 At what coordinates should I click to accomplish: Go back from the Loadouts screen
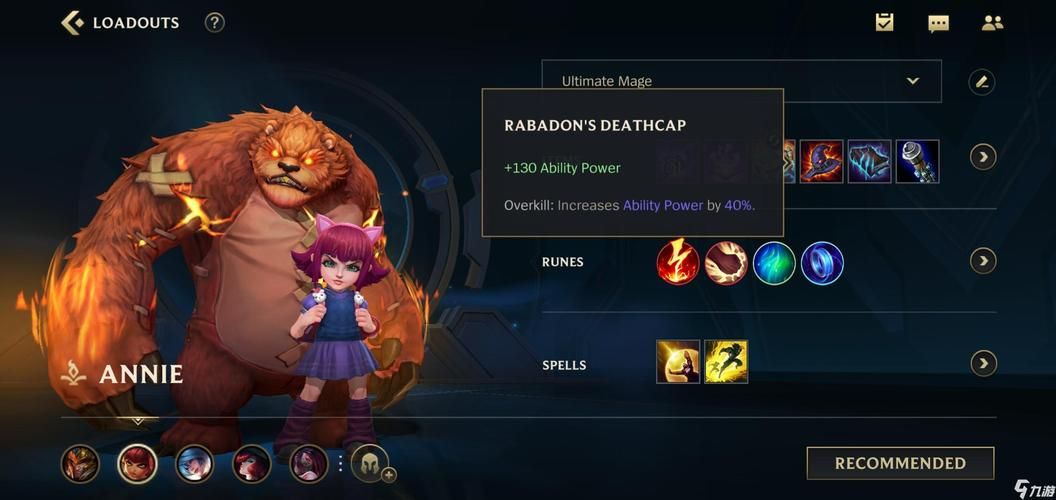(x=72, y=22)
